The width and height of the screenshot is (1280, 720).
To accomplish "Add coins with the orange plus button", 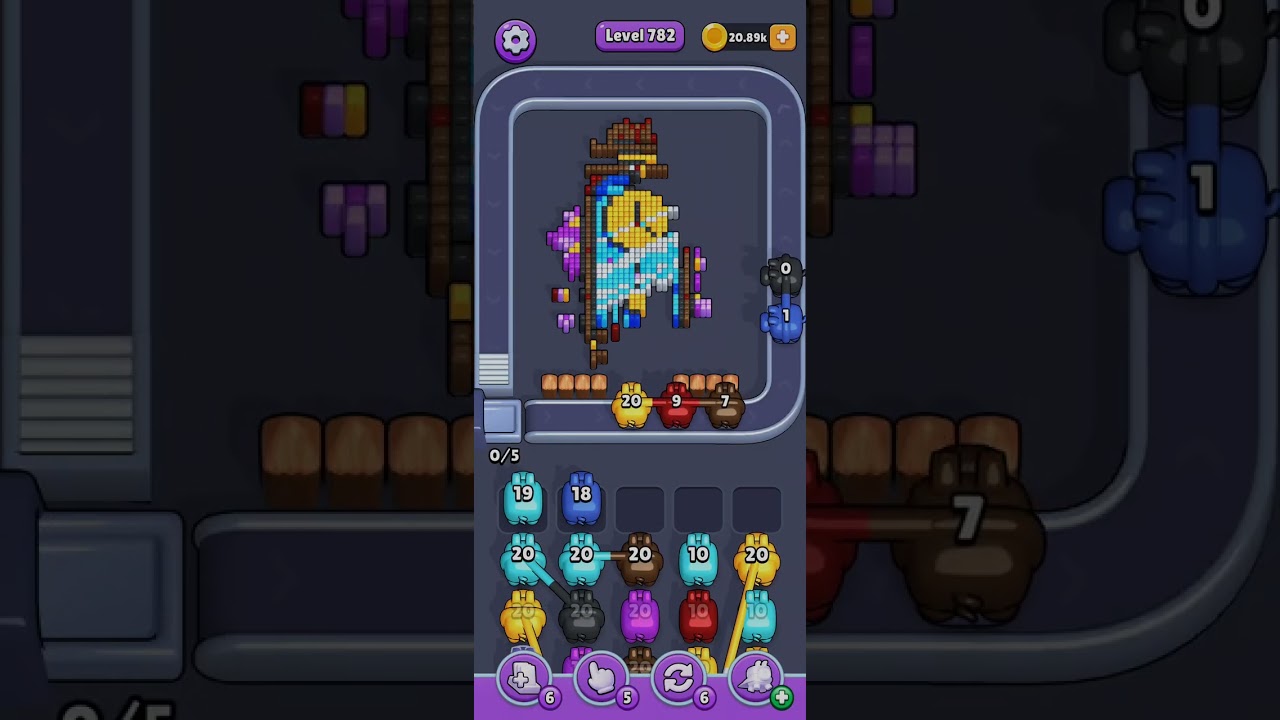I will pos(783,37).
